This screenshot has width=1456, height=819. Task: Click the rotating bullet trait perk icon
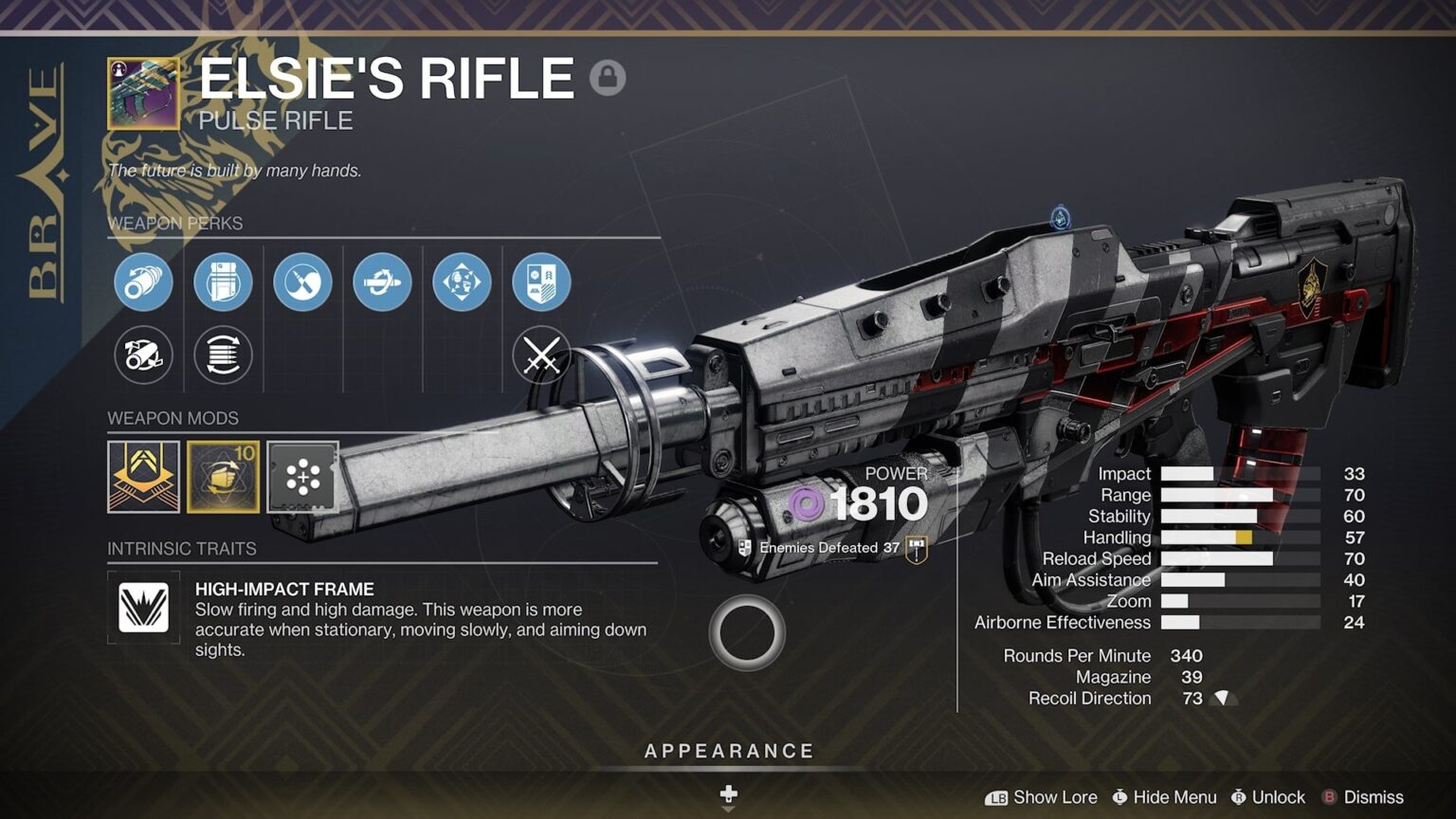coord(381,282)
